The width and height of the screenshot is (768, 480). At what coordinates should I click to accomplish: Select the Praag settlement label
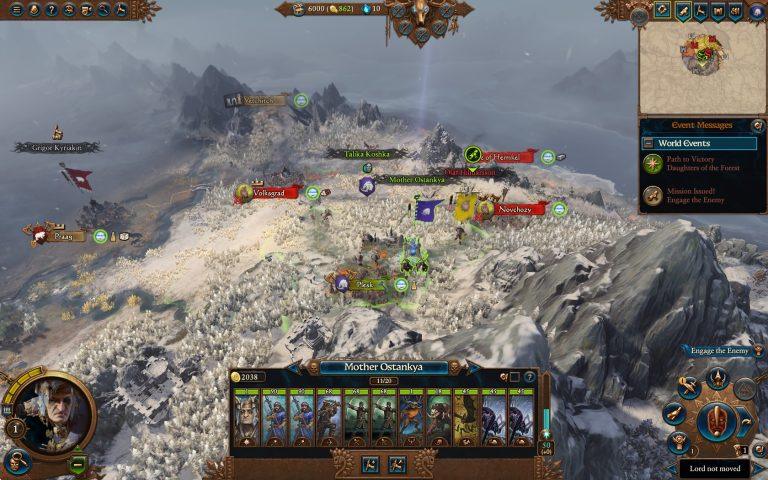60,236
